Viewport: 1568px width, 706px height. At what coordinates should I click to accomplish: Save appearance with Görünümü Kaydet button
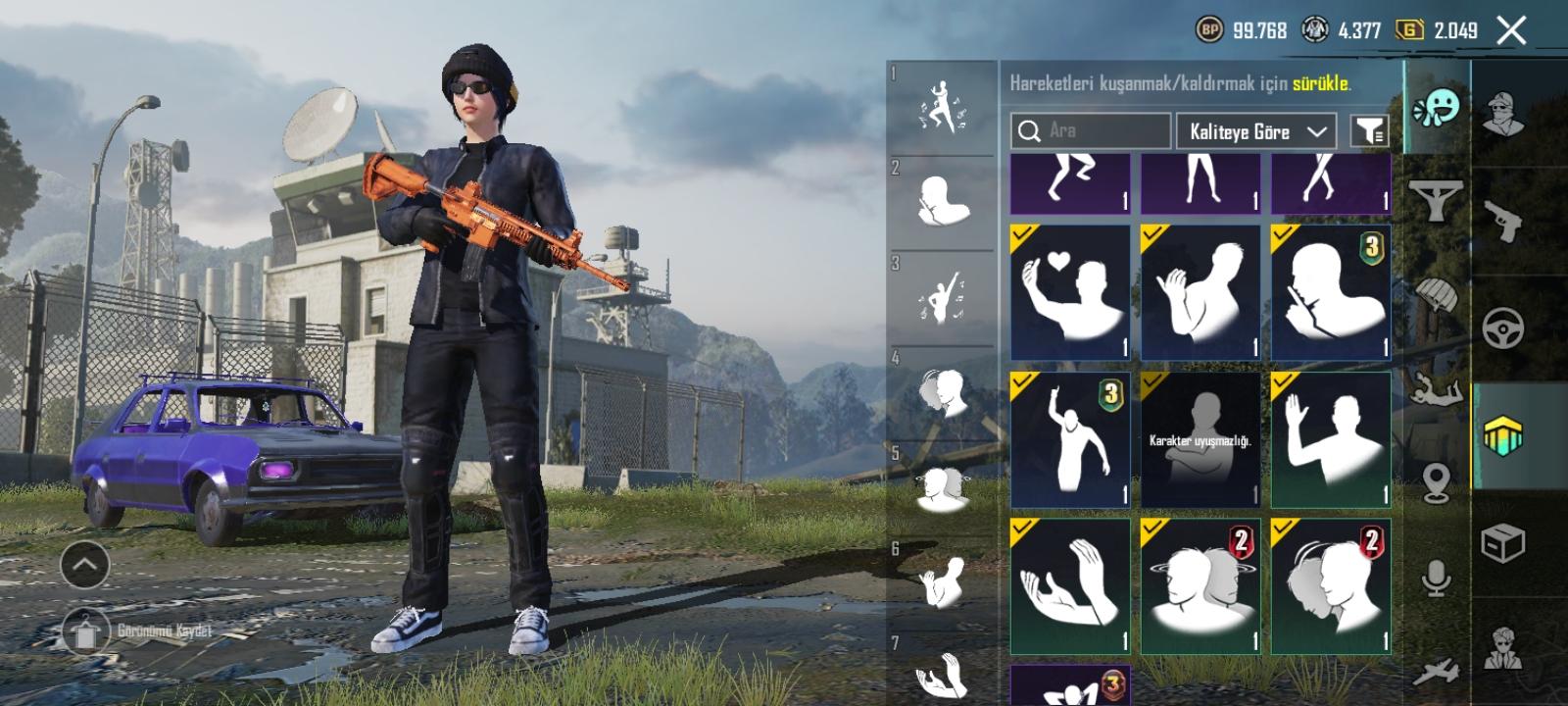(x=88, y=632)
